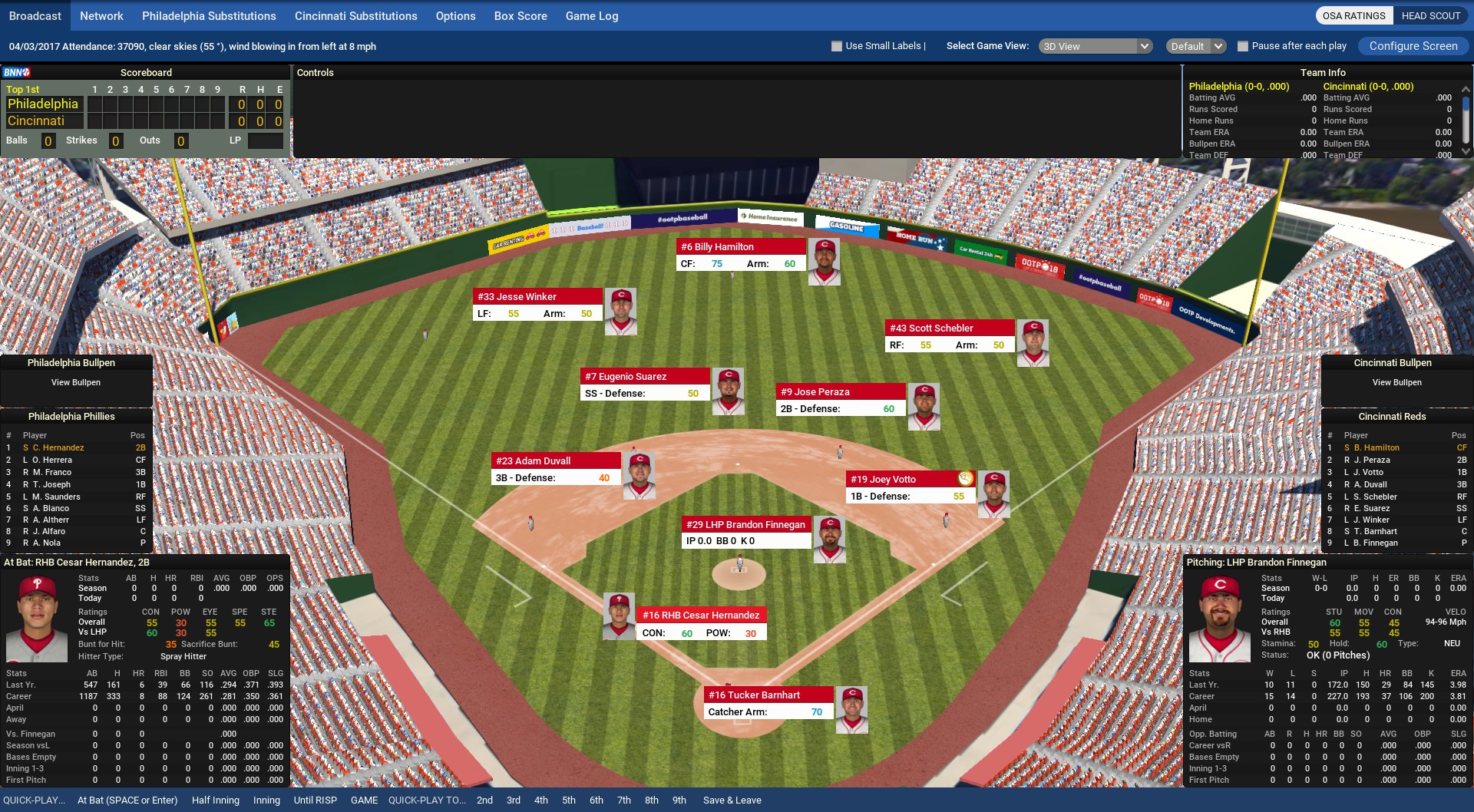Screen dimensions: 1474x812
Task: View the Cincinnati bullpen
Action: (1396, 382)
